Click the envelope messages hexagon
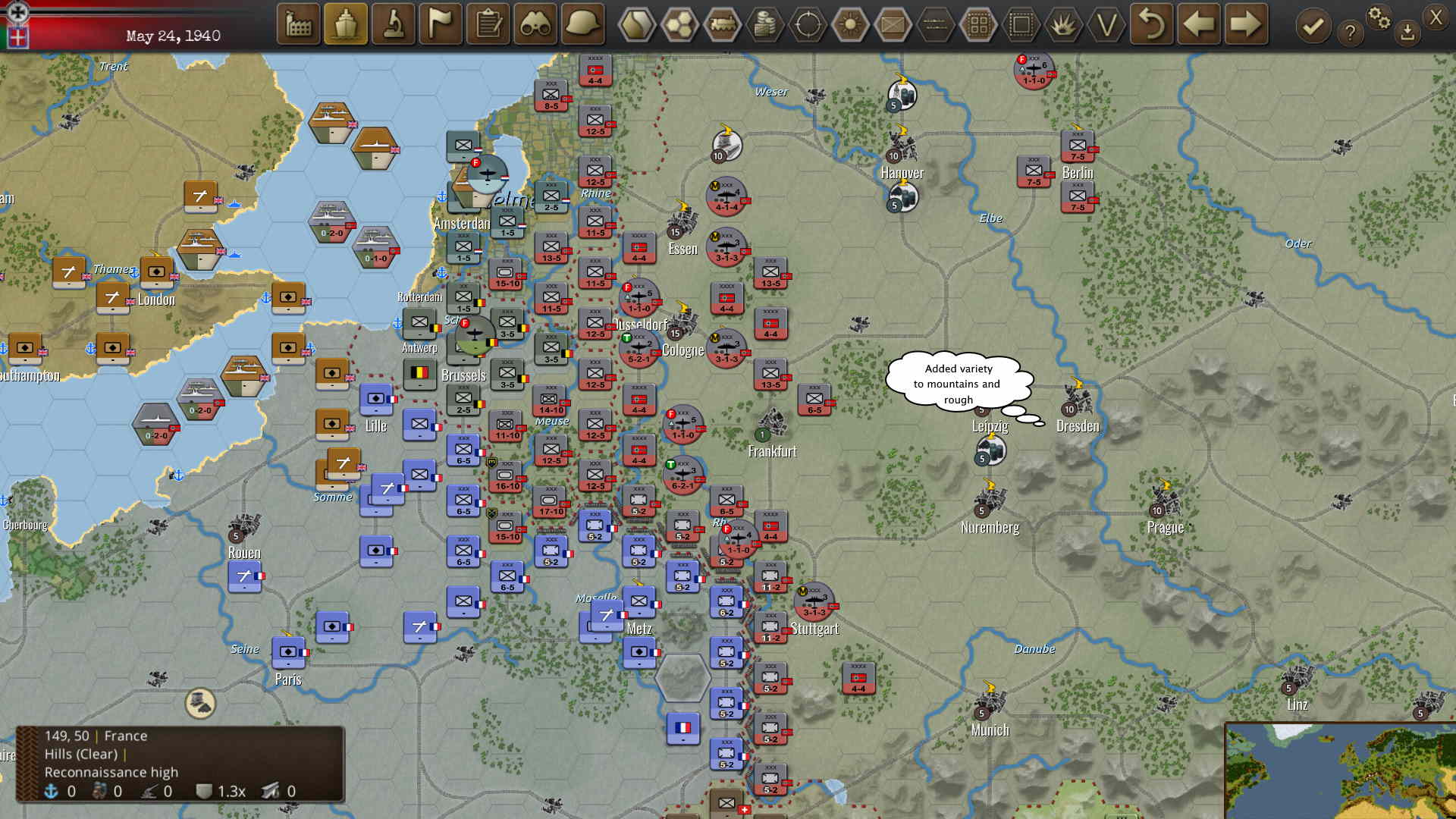This screenshot has width=1456, height=819. [892, 25]
